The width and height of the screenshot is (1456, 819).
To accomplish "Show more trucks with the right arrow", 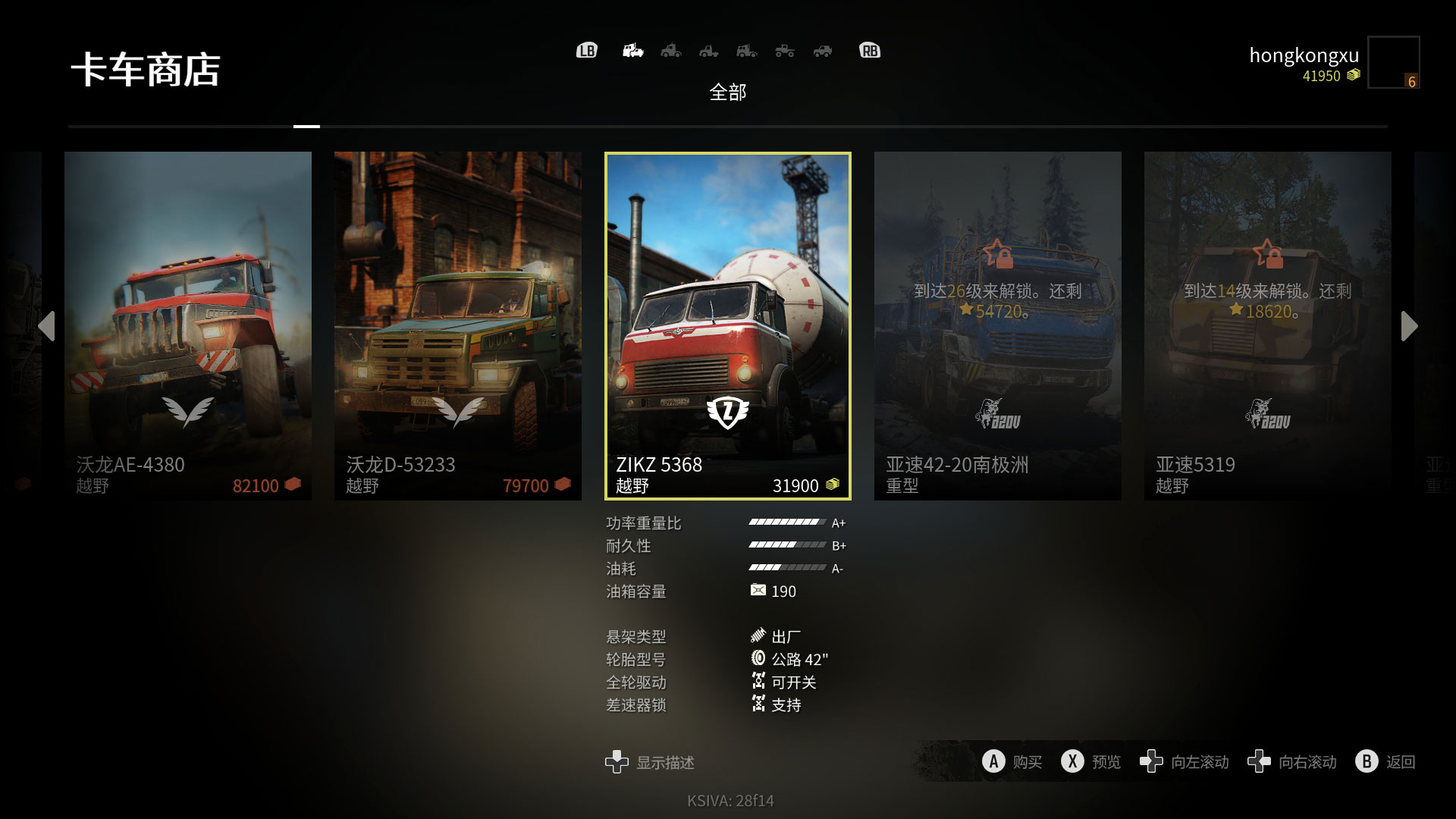I will [x=1409, y=326].
